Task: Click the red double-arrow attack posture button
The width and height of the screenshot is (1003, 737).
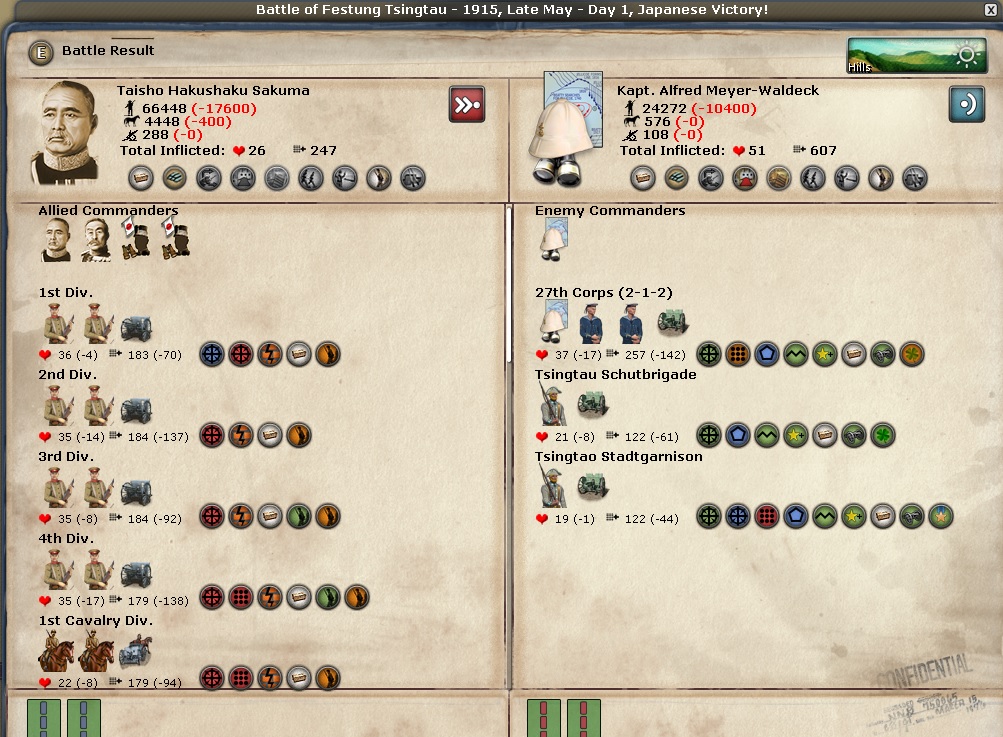Action: (467, 104)
